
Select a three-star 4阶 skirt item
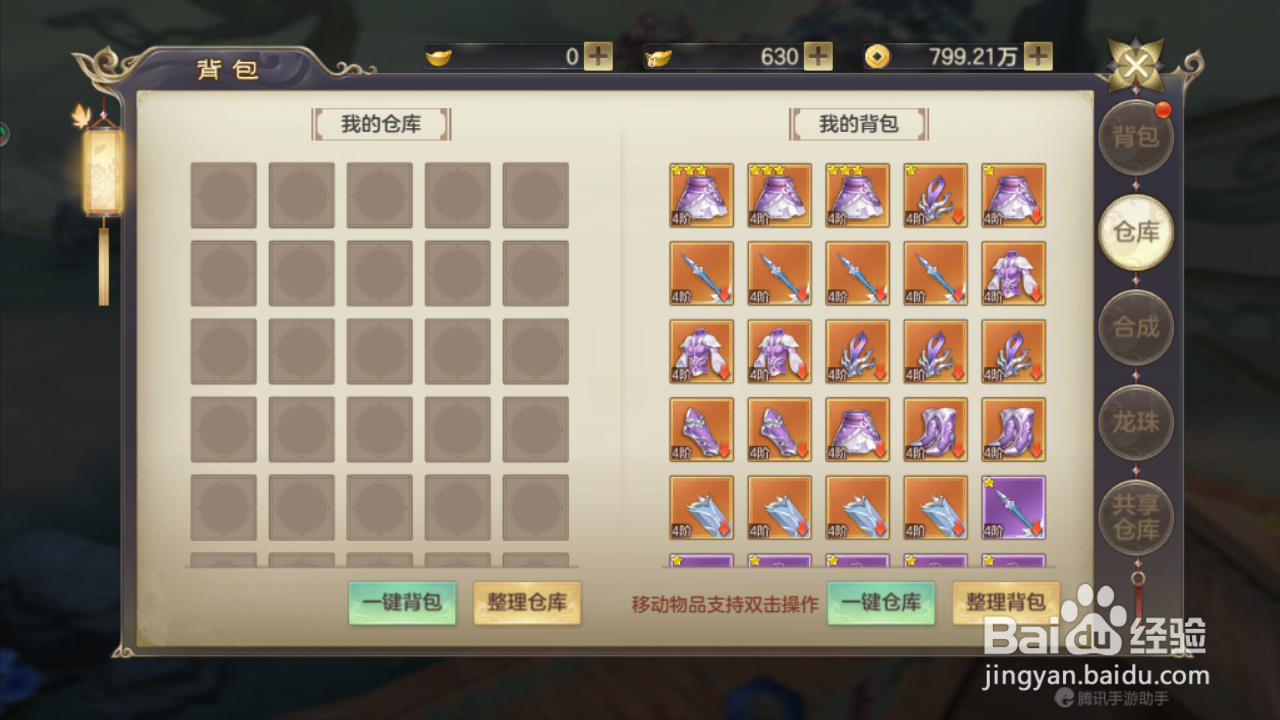tap(701, 195)
